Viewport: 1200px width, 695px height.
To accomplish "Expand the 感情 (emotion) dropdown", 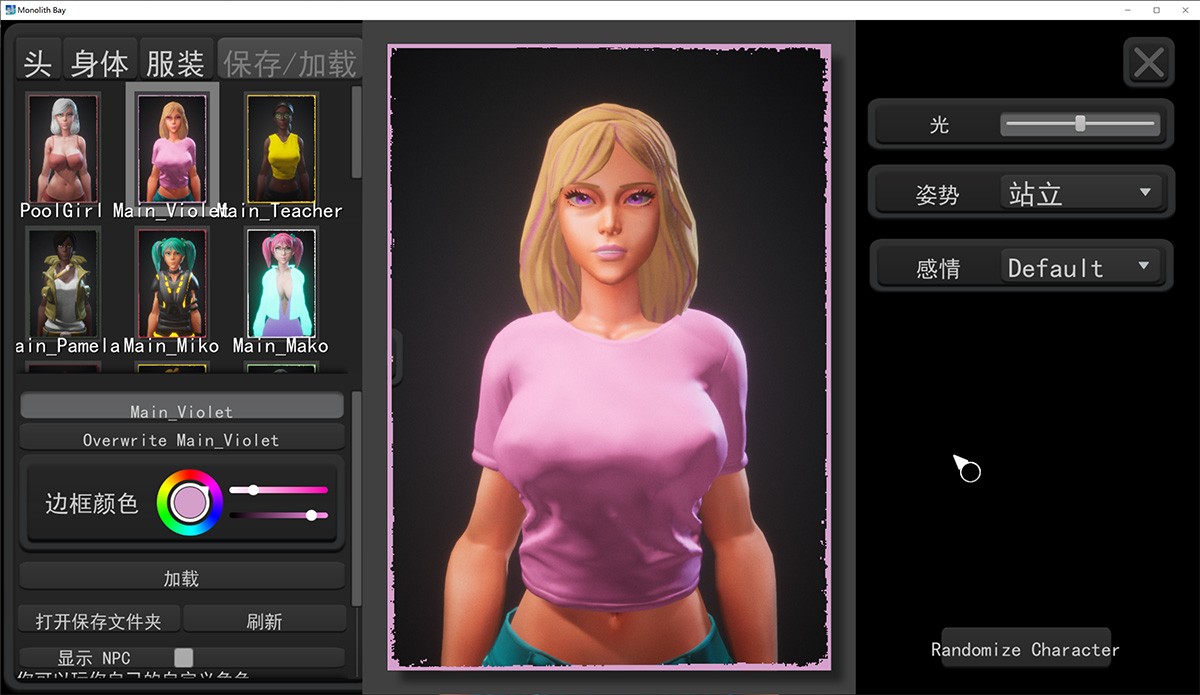I will point(1079,267).
